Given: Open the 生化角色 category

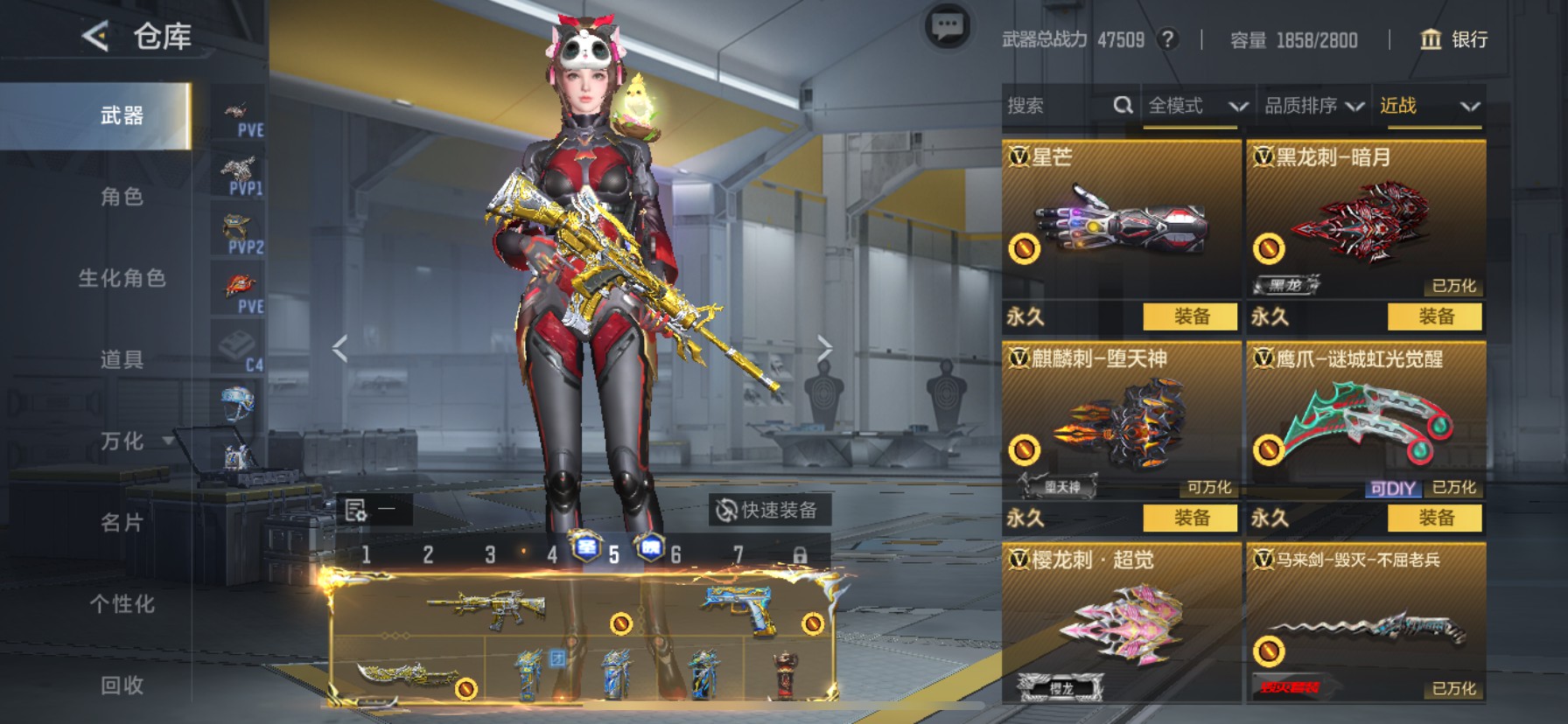Looking at the screenshot, I should 122,278.
